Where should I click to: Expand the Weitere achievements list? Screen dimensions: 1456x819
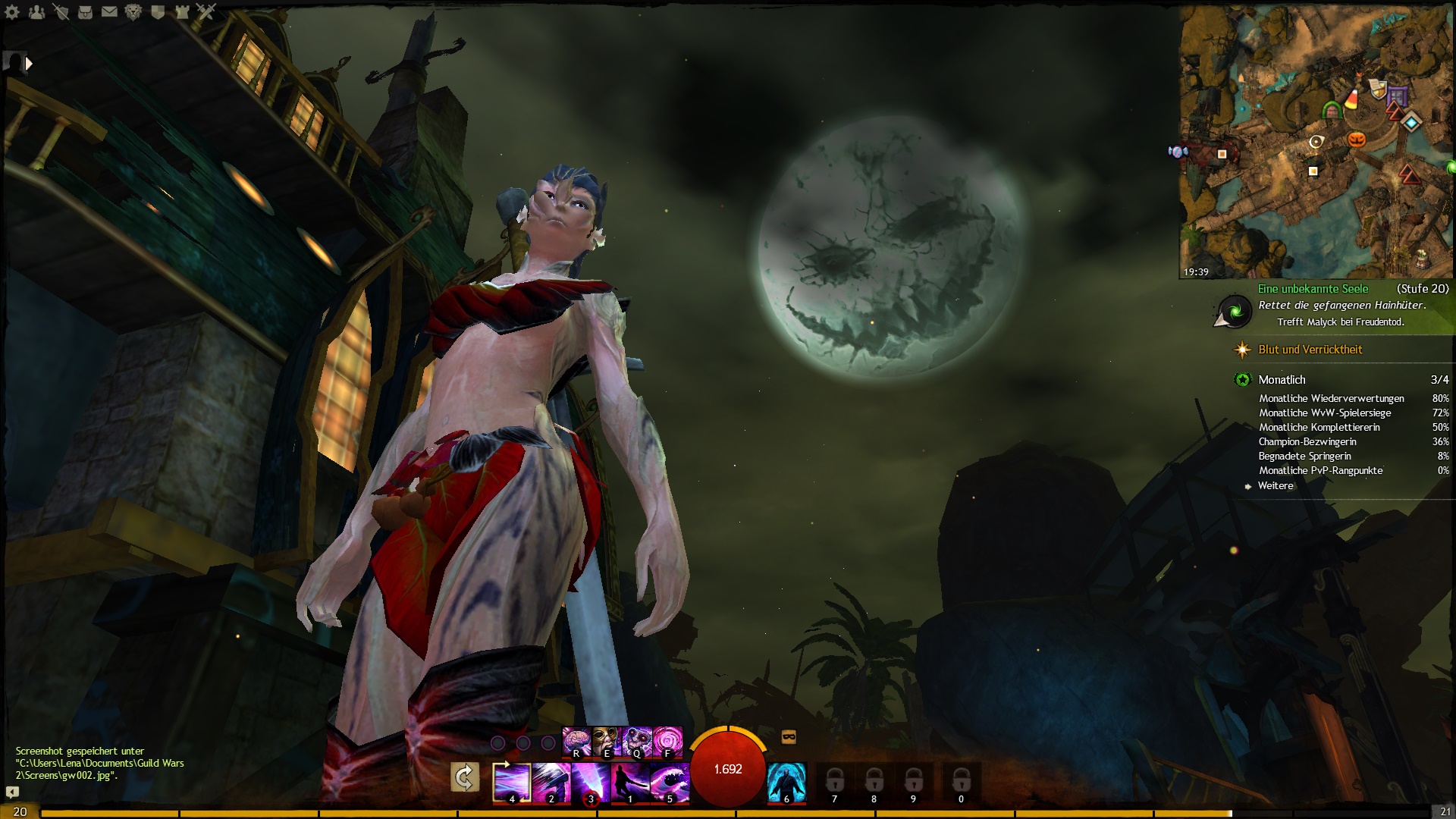coord(1275,486)
